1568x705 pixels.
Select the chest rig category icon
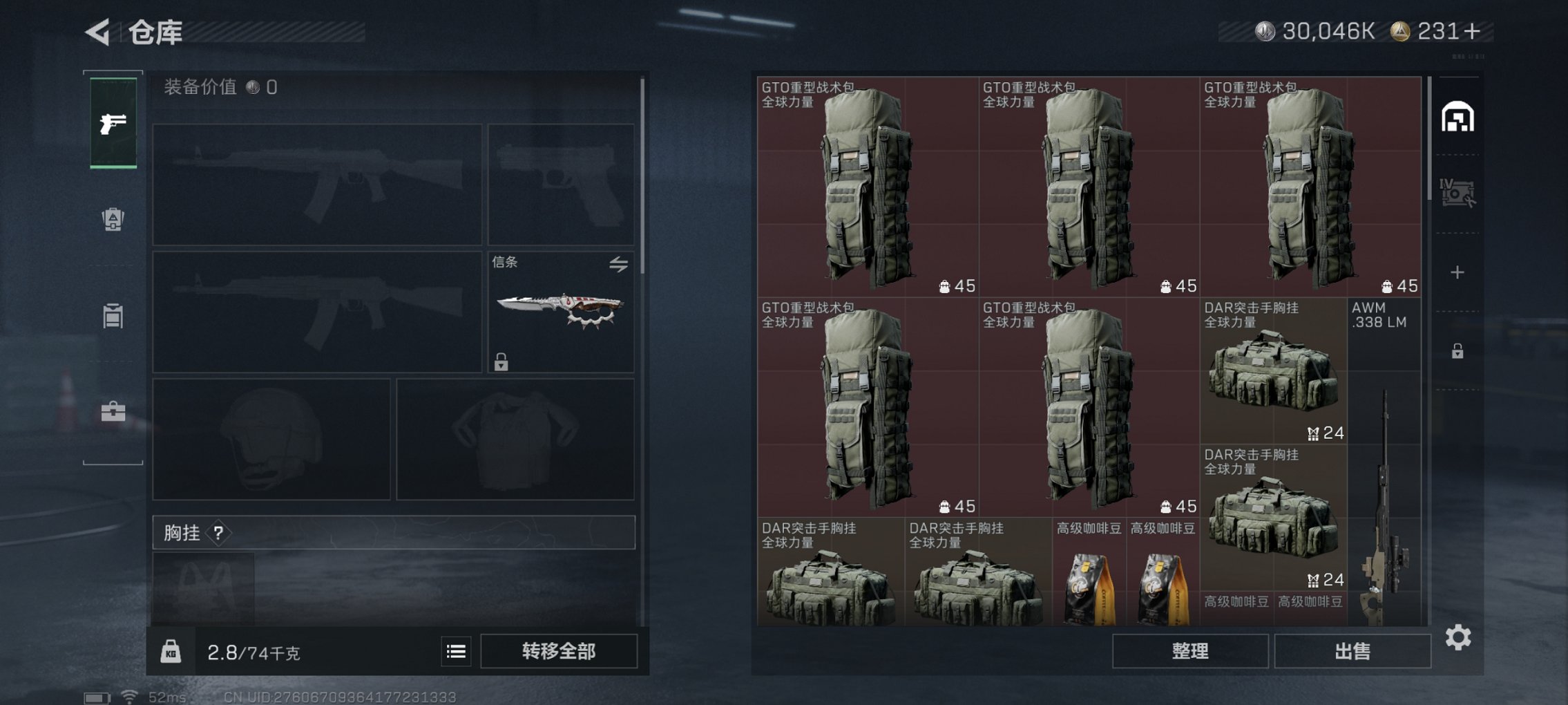click(x=114, y=316)
